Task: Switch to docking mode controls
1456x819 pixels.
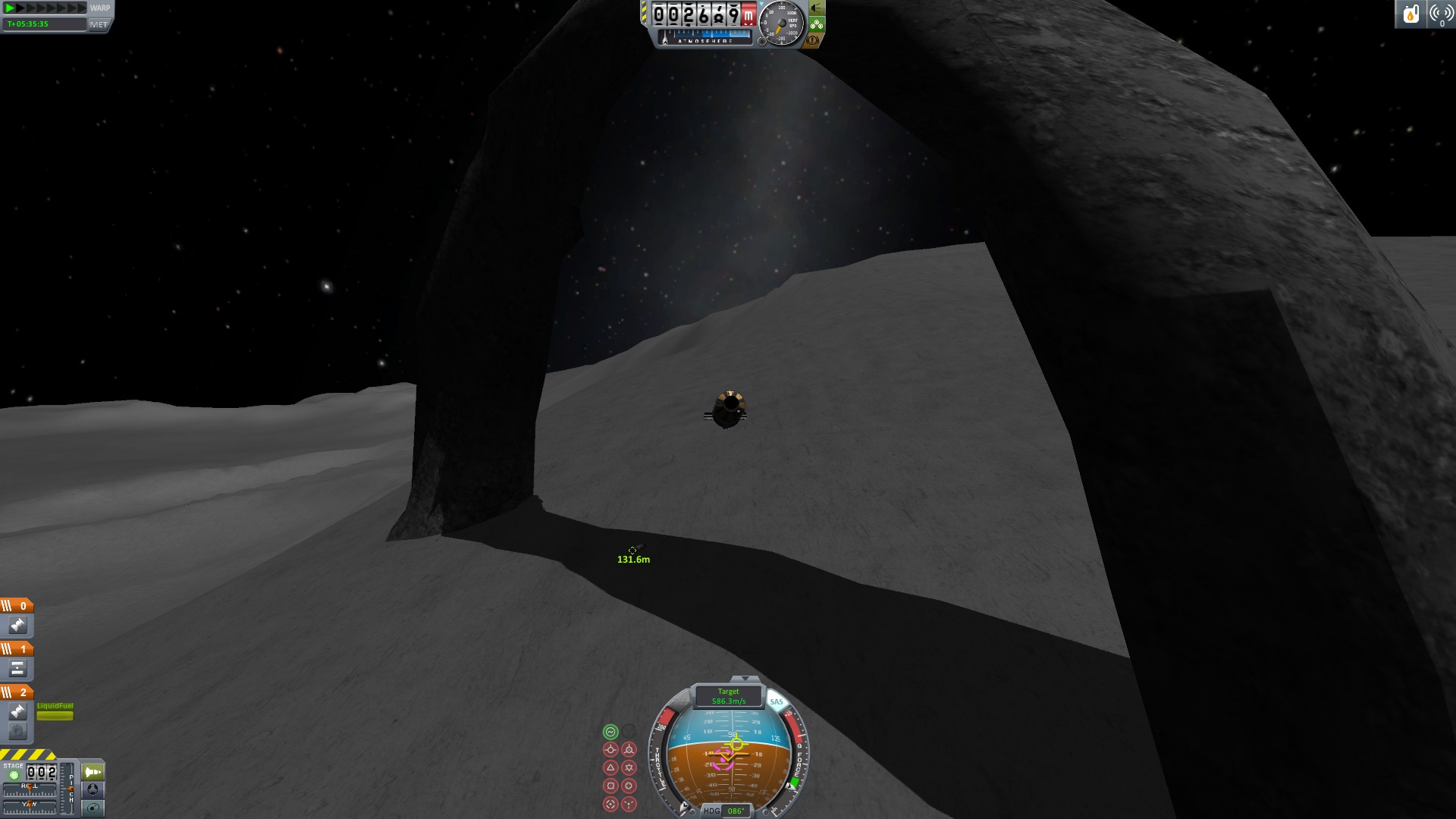Action: click(93, 790)
